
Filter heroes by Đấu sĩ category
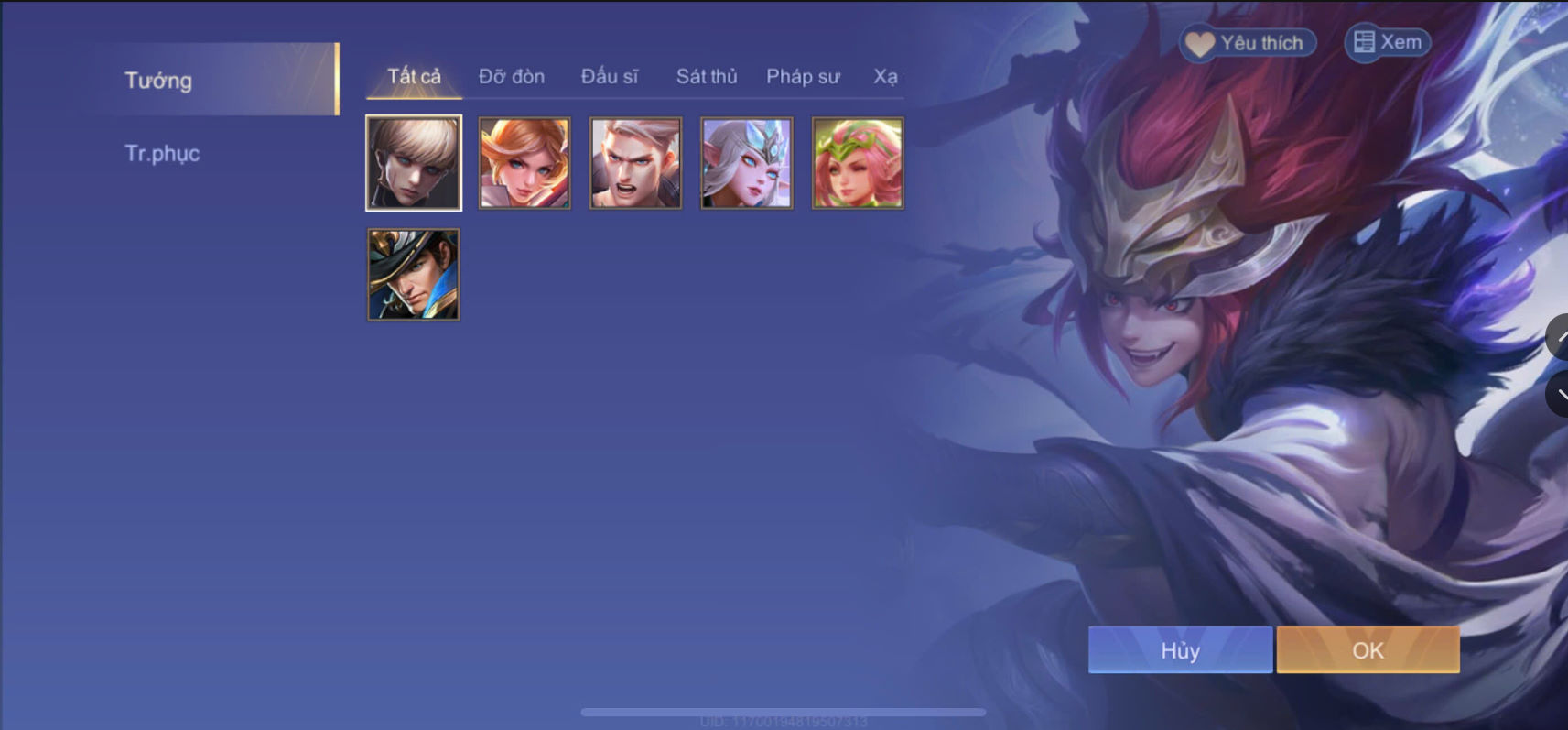point(611,77)
